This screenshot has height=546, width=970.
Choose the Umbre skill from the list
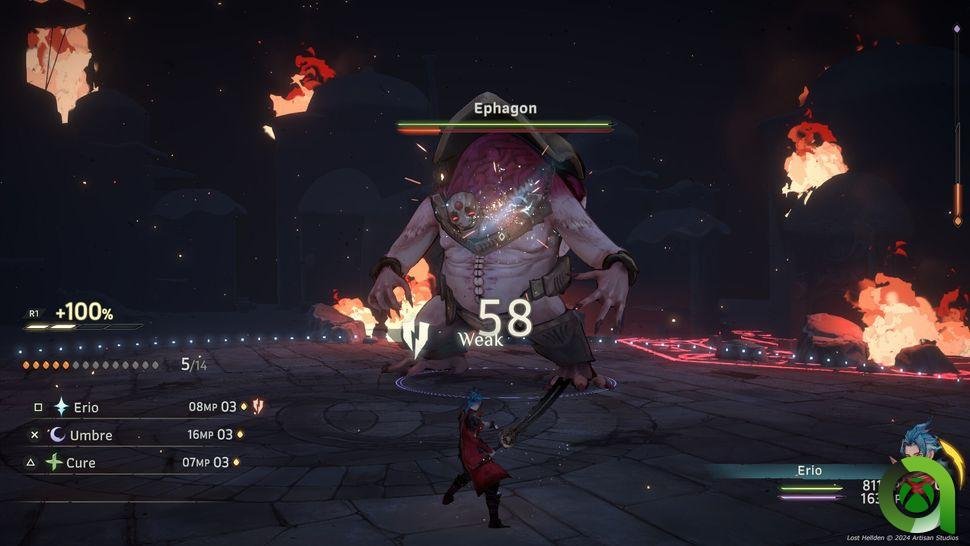pos(91,435)
